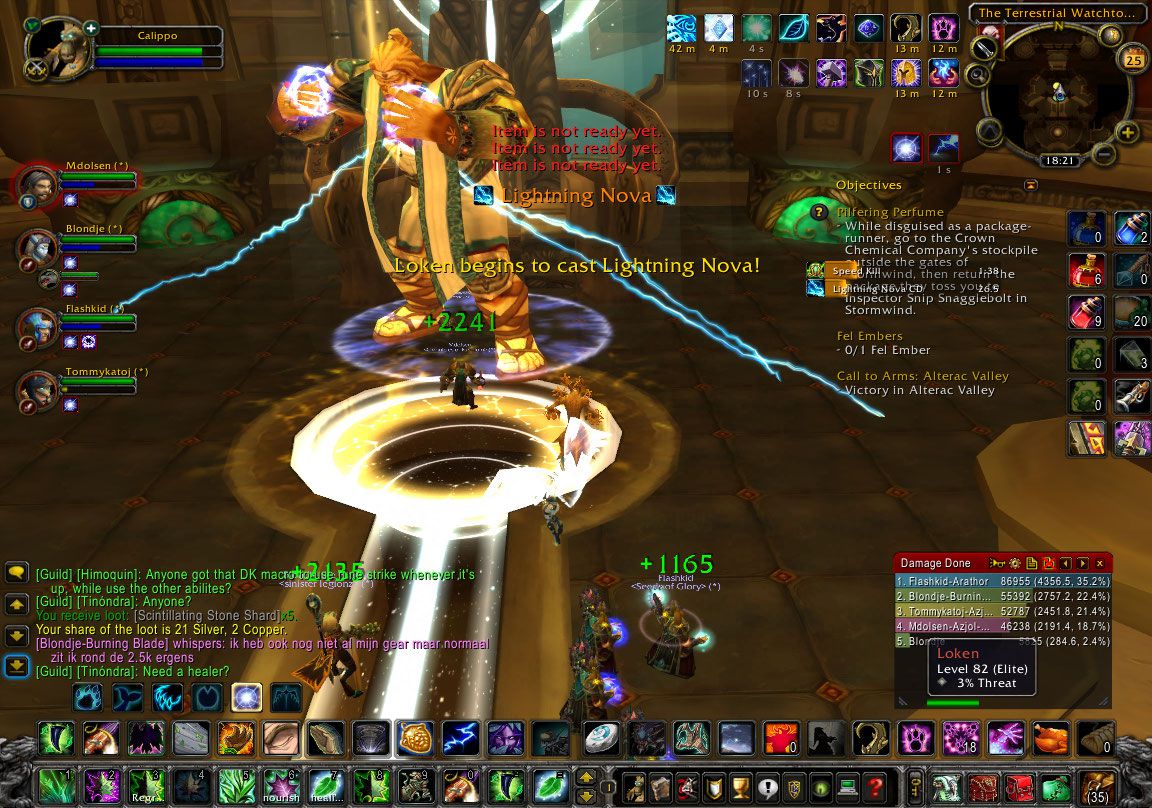The image size is (1152, 808).
Task: Collapse the Objectives tracker arrow button
Action: pos(1031,185)
